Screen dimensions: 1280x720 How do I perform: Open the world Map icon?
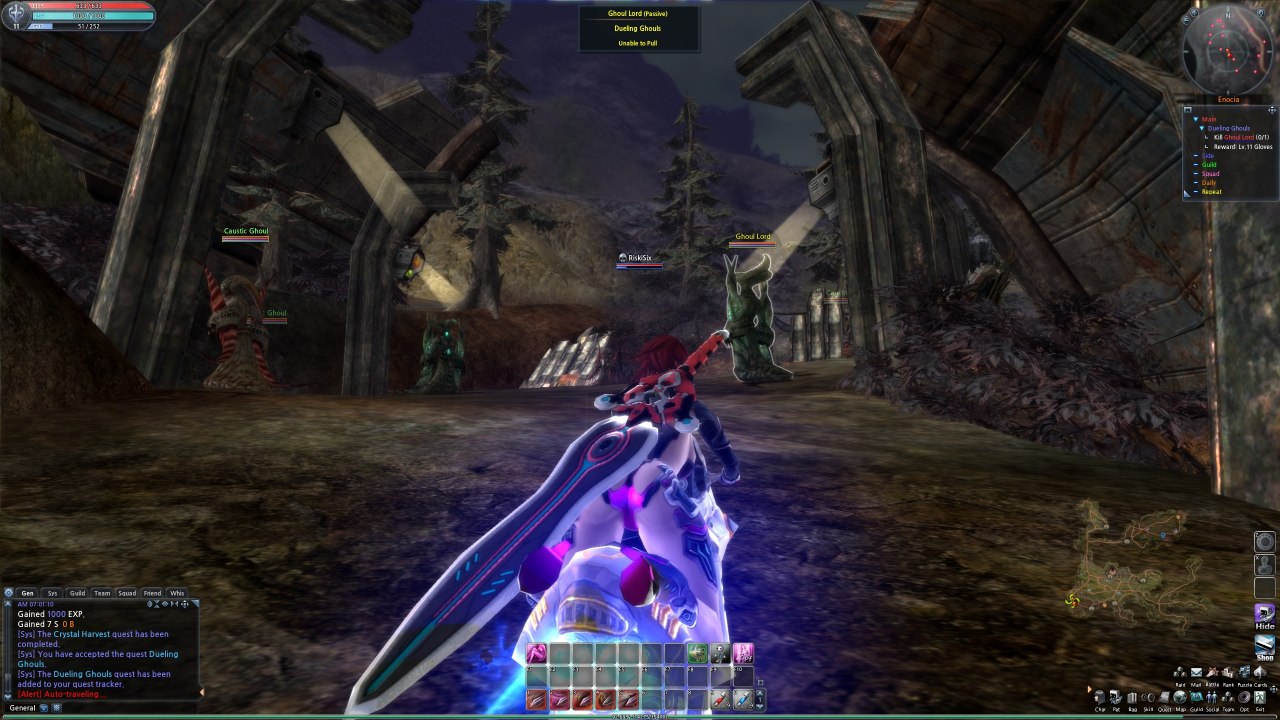coord(1180,697)
